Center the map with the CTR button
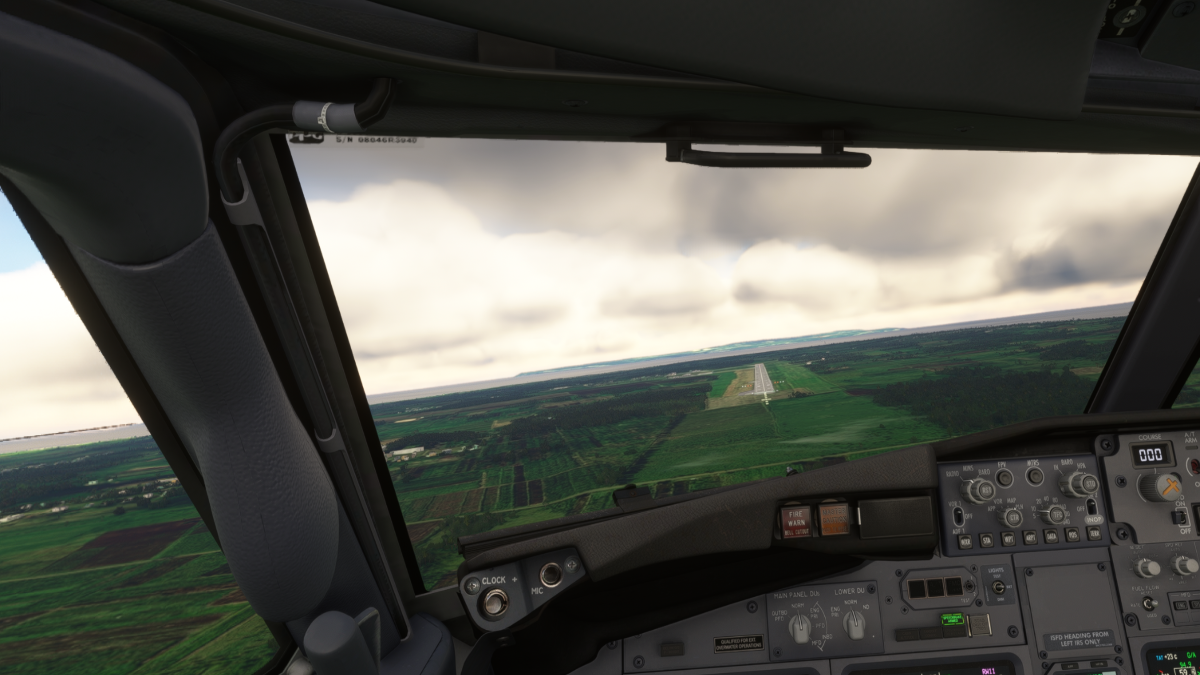This screenshot has width=1200, height=675. (x=1012, y=517)
